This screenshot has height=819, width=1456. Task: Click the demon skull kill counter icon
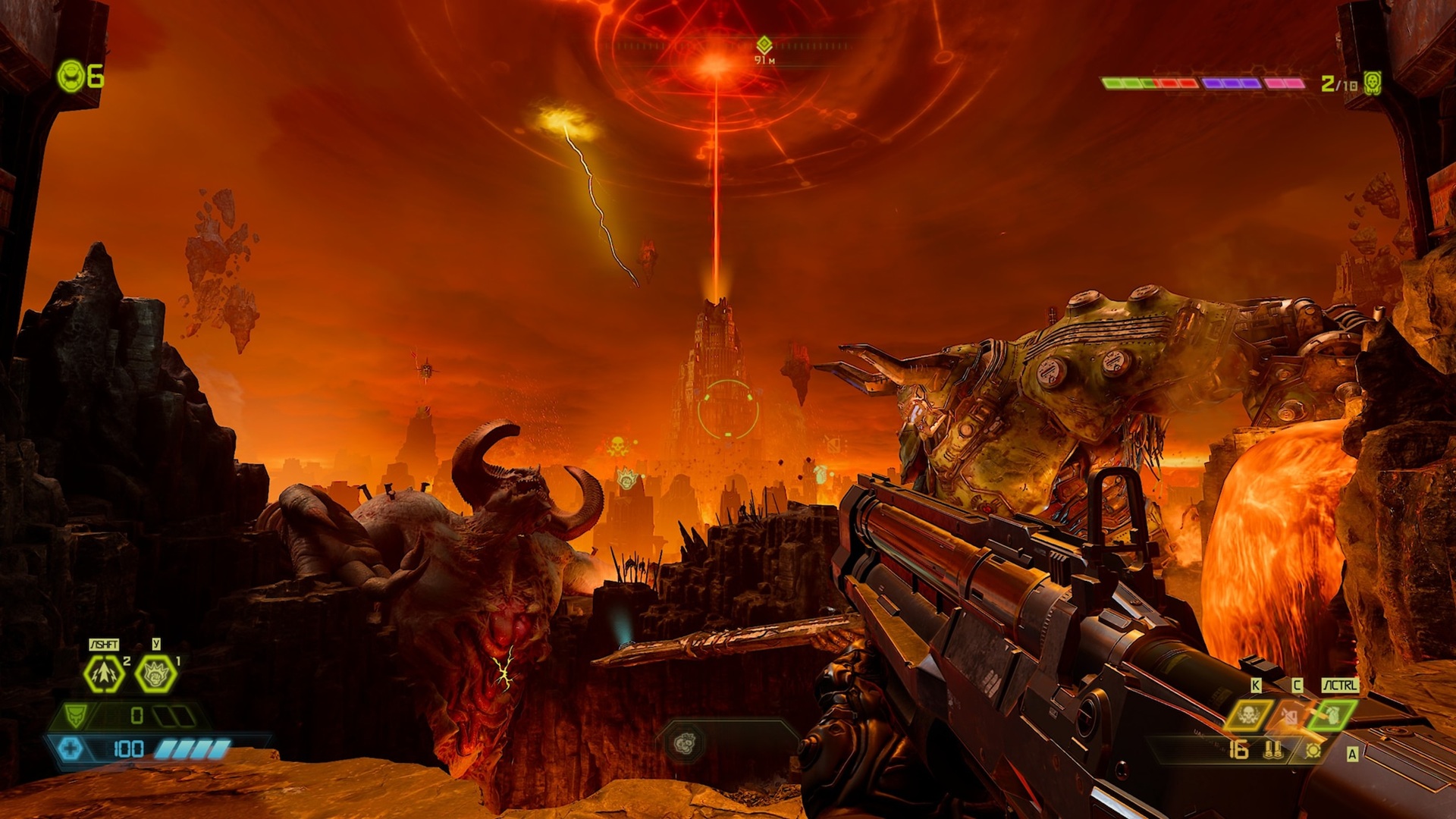1372,83
